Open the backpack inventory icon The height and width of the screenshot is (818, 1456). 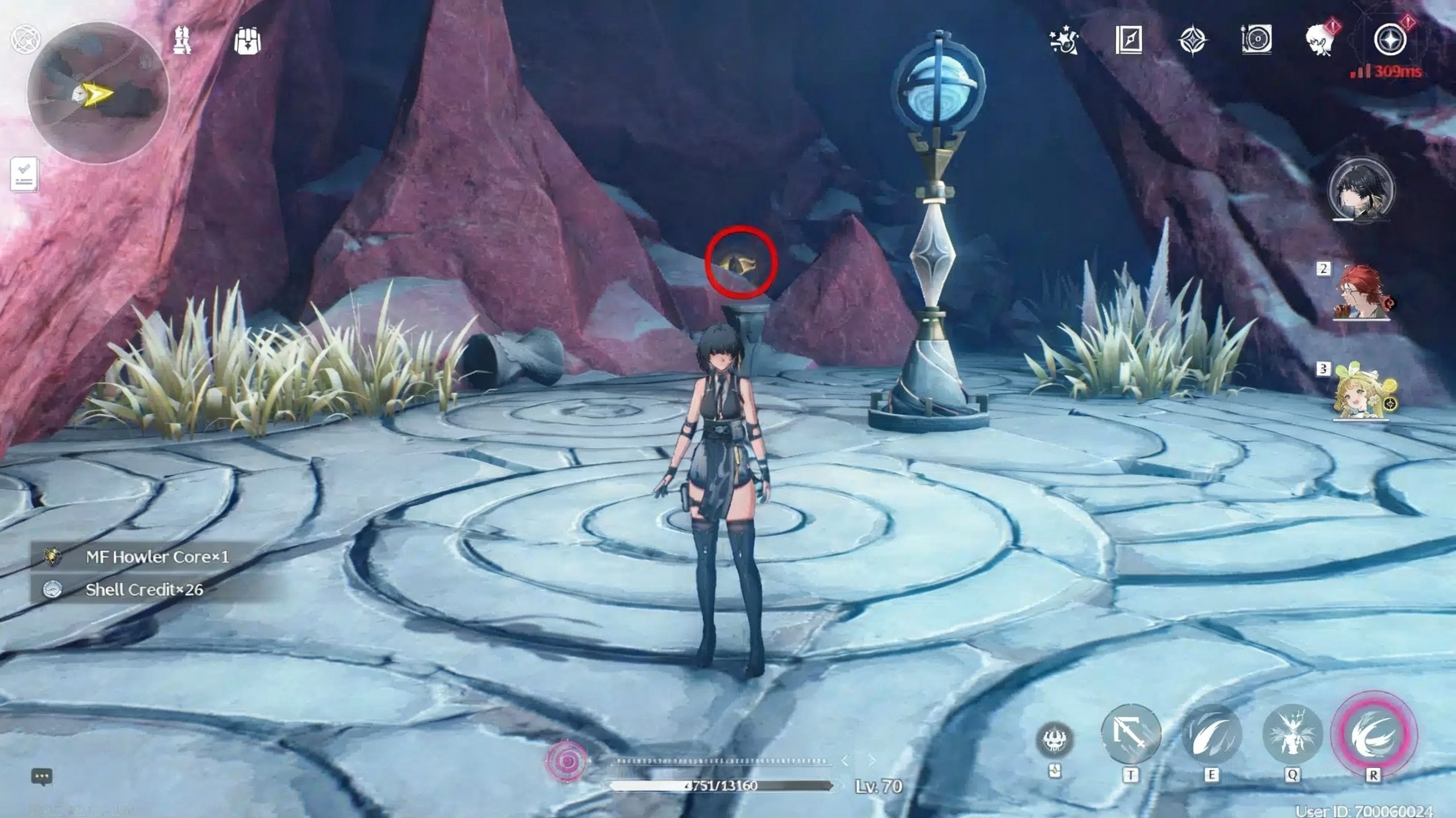pyautogui.click(x=247, y=41)
